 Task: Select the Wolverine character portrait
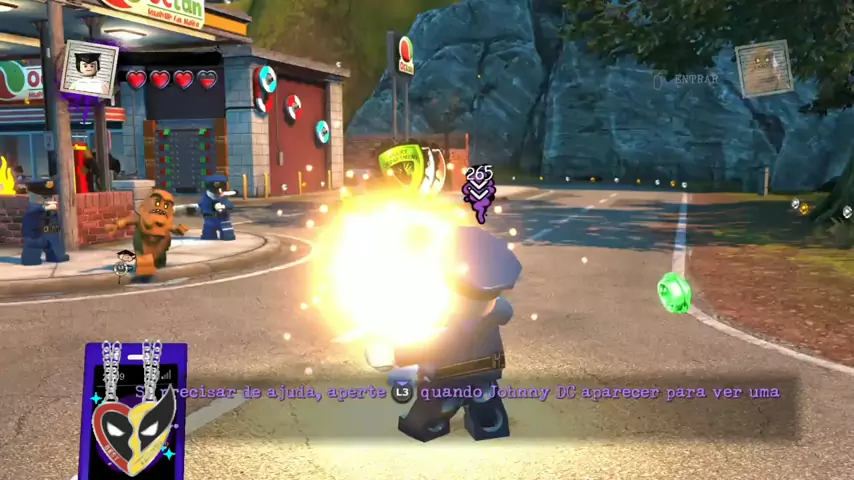[89, 70]
